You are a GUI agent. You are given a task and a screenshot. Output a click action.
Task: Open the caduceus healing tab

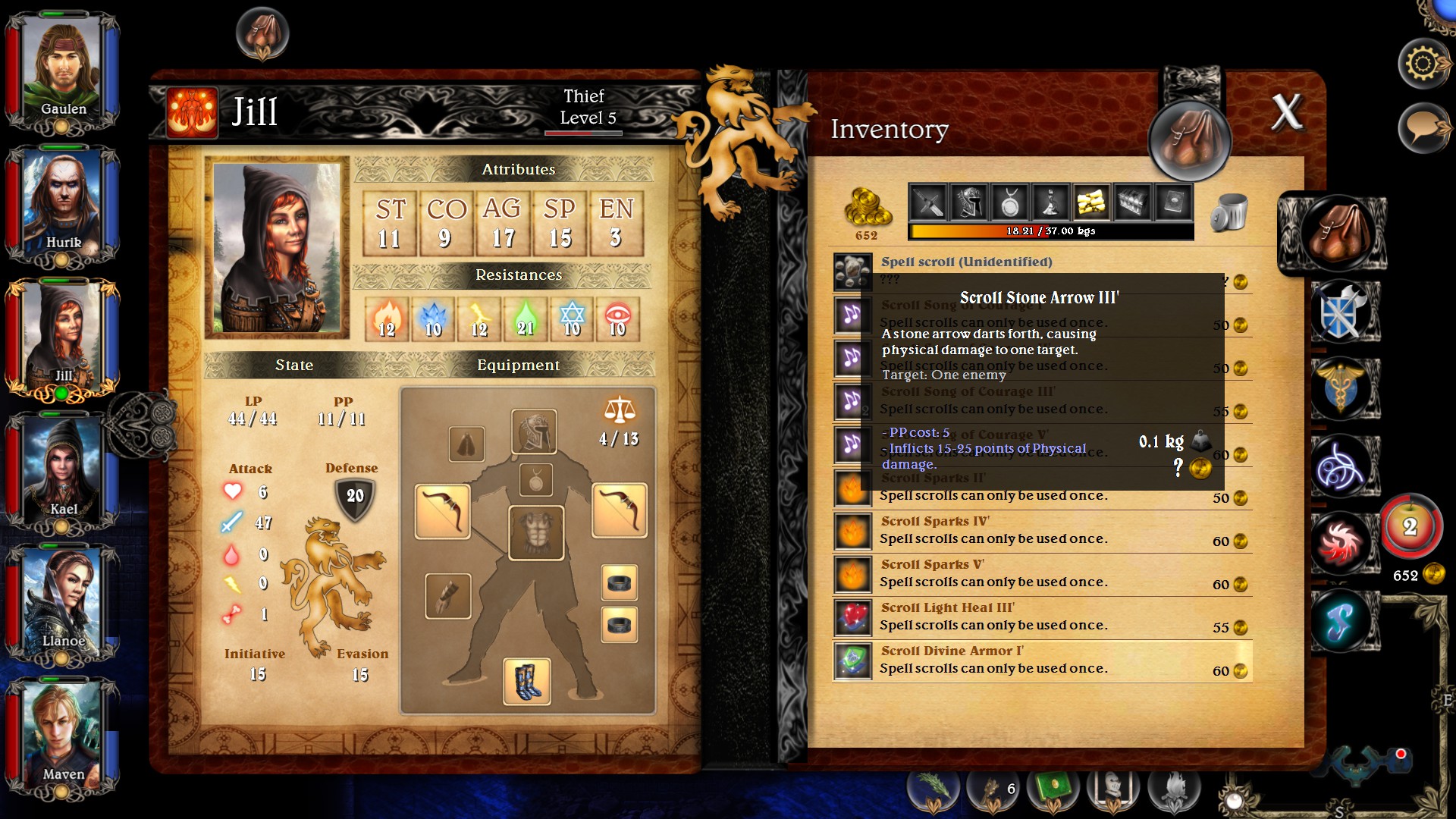point(1340,388)
